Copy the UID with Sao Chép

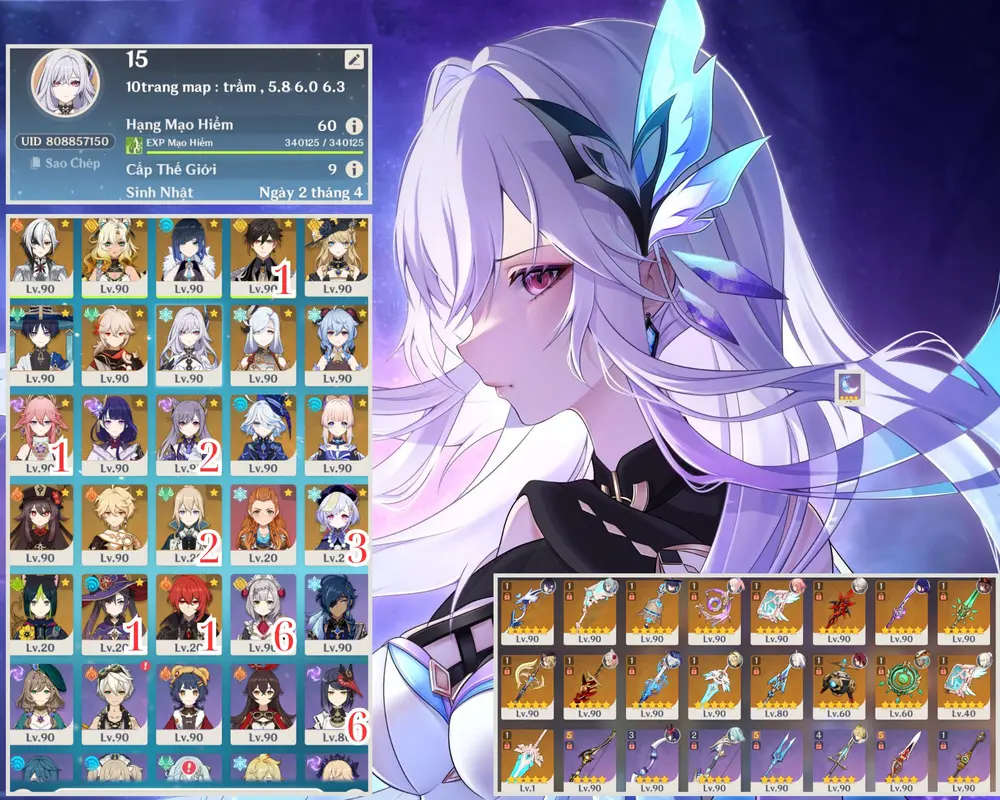click(64, 163)
